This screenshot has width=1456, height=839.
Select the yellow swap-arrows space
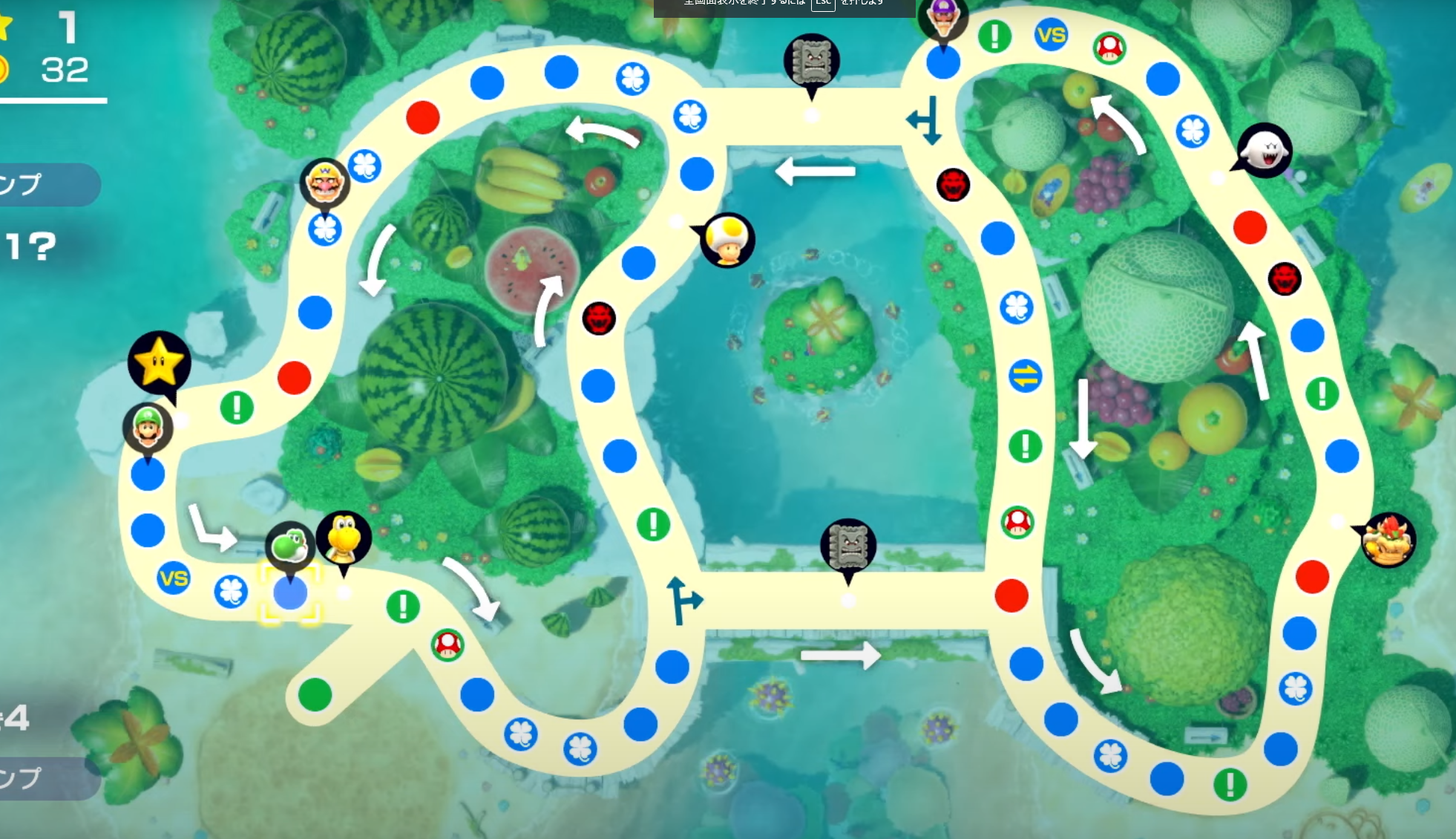pos(1025,376)
